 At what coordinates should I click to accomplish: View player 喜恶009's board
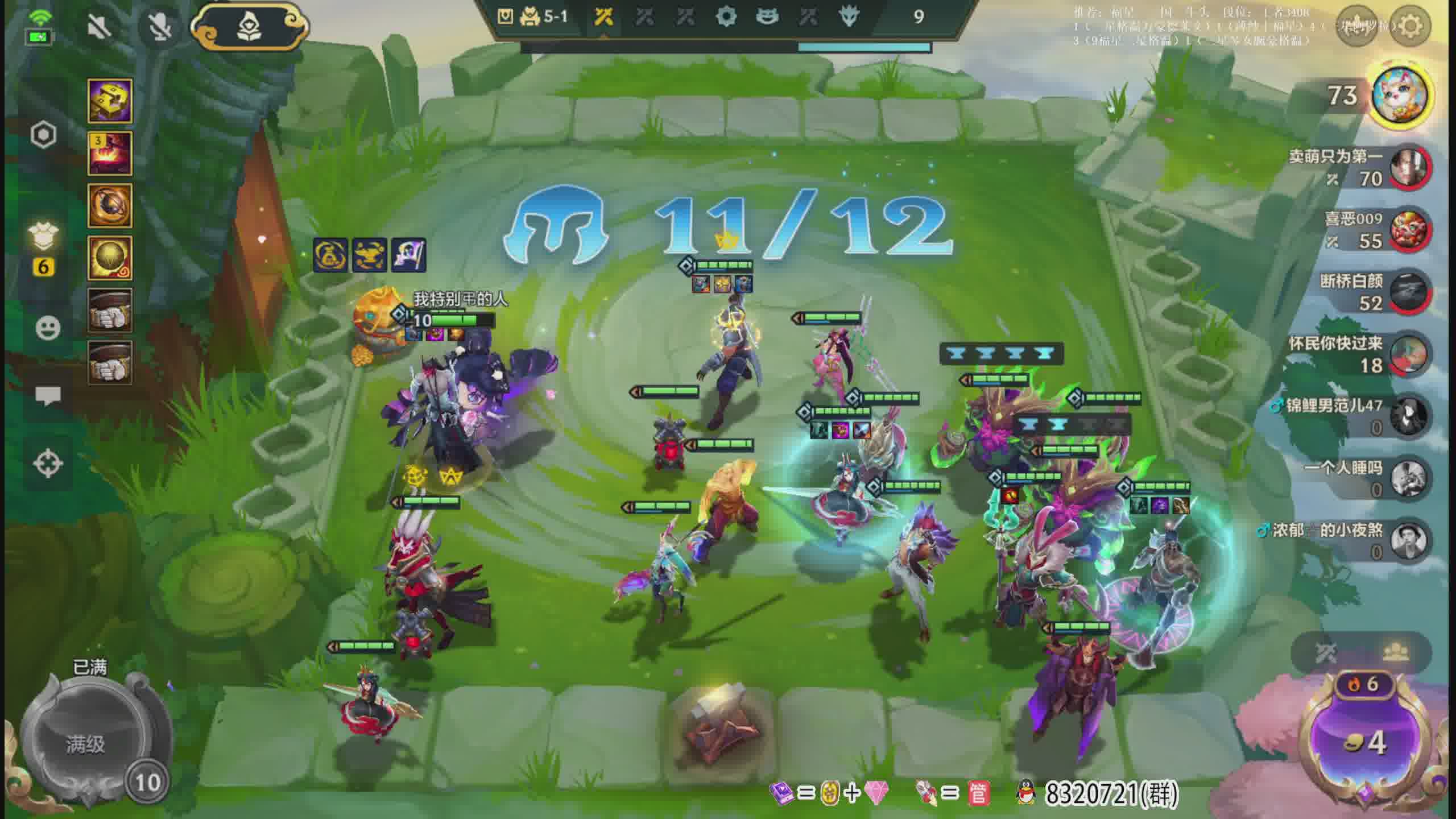[1409, 230]
